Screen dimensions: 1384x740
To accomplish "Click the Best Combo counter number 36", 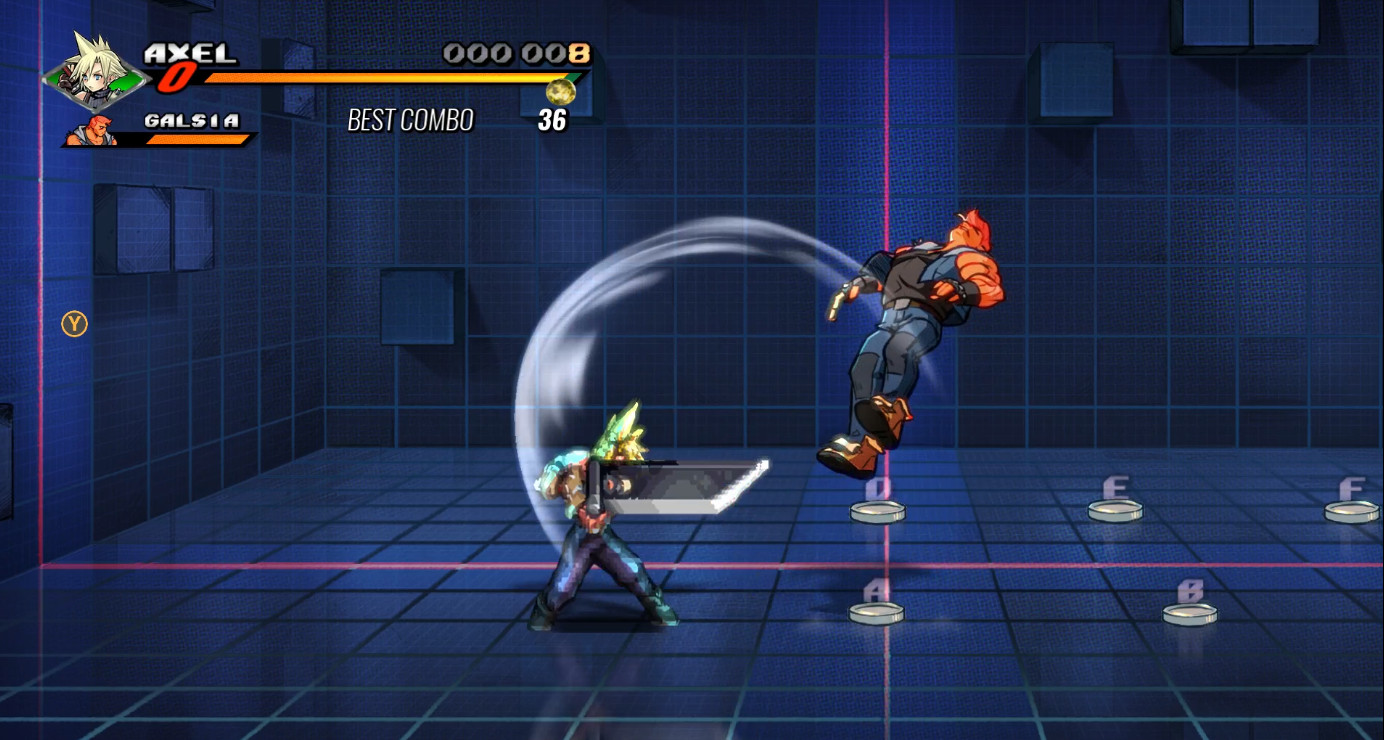I will (554, 121).
